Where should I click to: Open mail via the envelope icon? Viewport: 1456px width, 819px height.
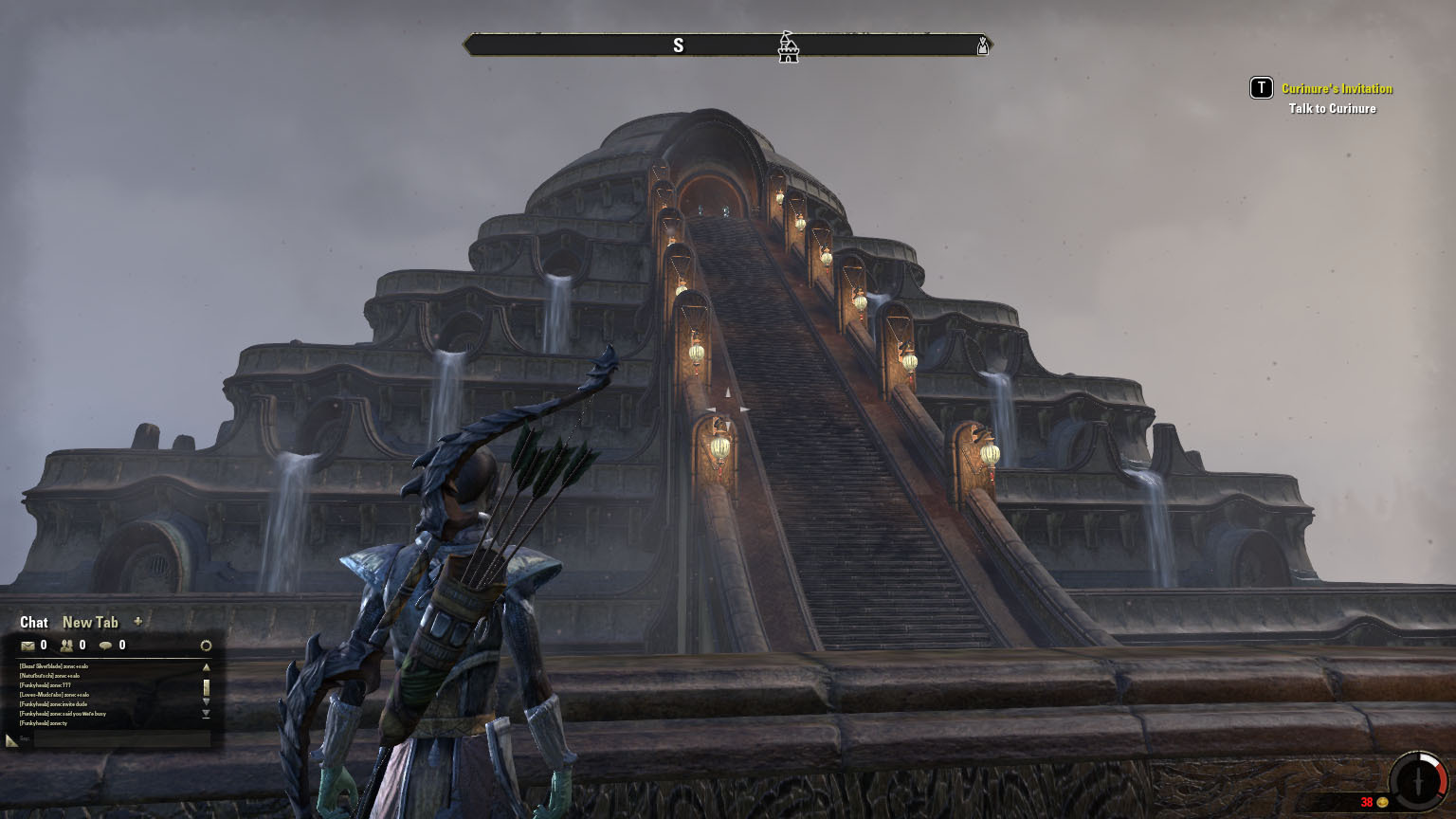coord(27,646)
